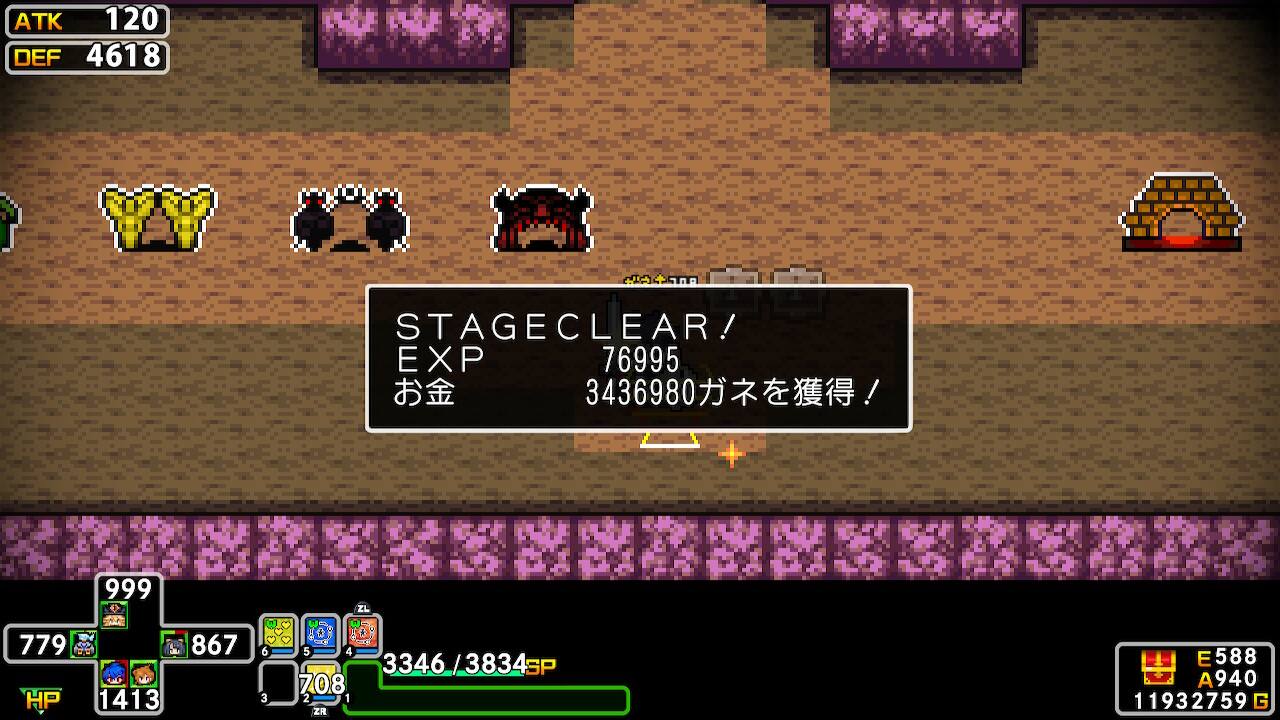This screenshot has width=1280, height=720.
Task: Open the red treasure chest icon
Action: point(1157,666)
